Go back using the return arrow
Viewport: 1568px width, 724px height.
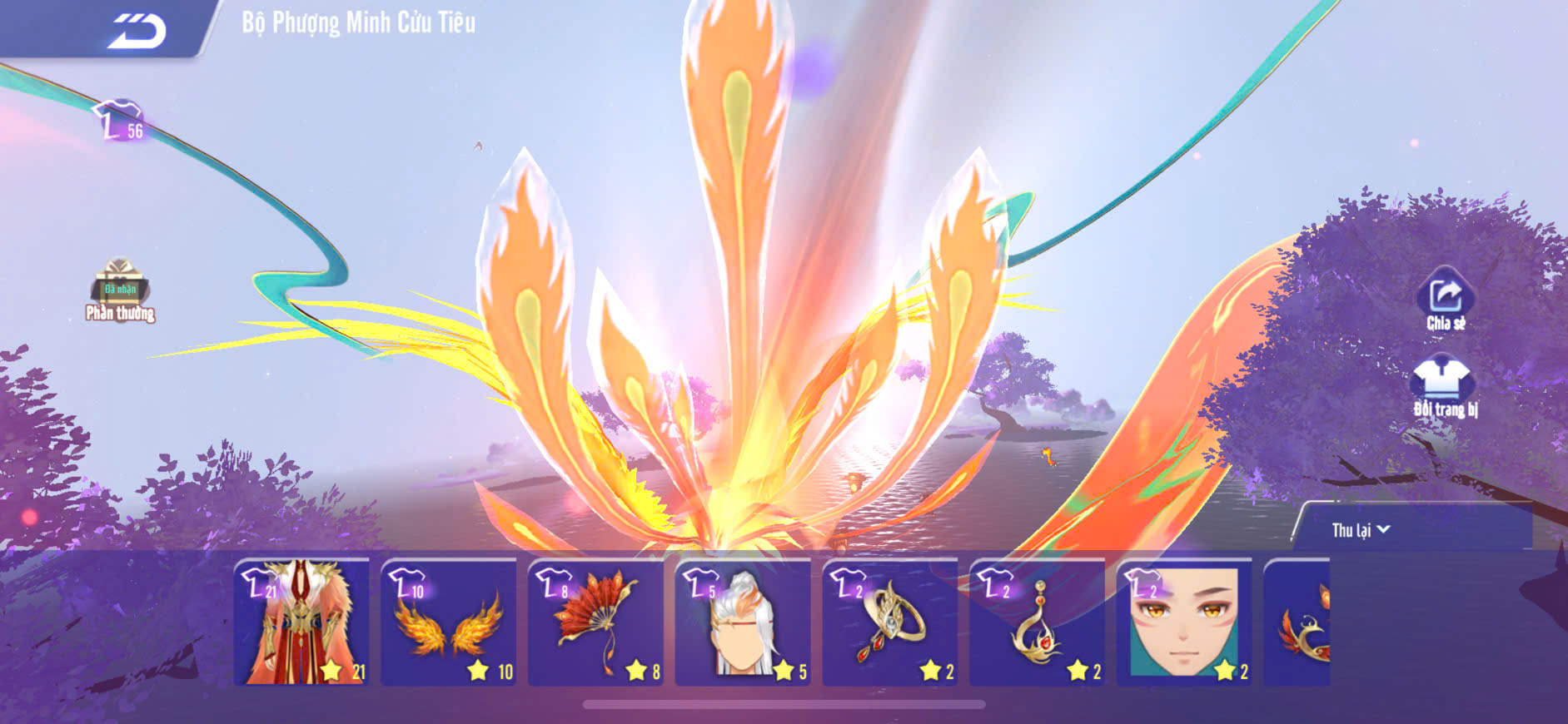pyautogui.click(x=137, y=31)
